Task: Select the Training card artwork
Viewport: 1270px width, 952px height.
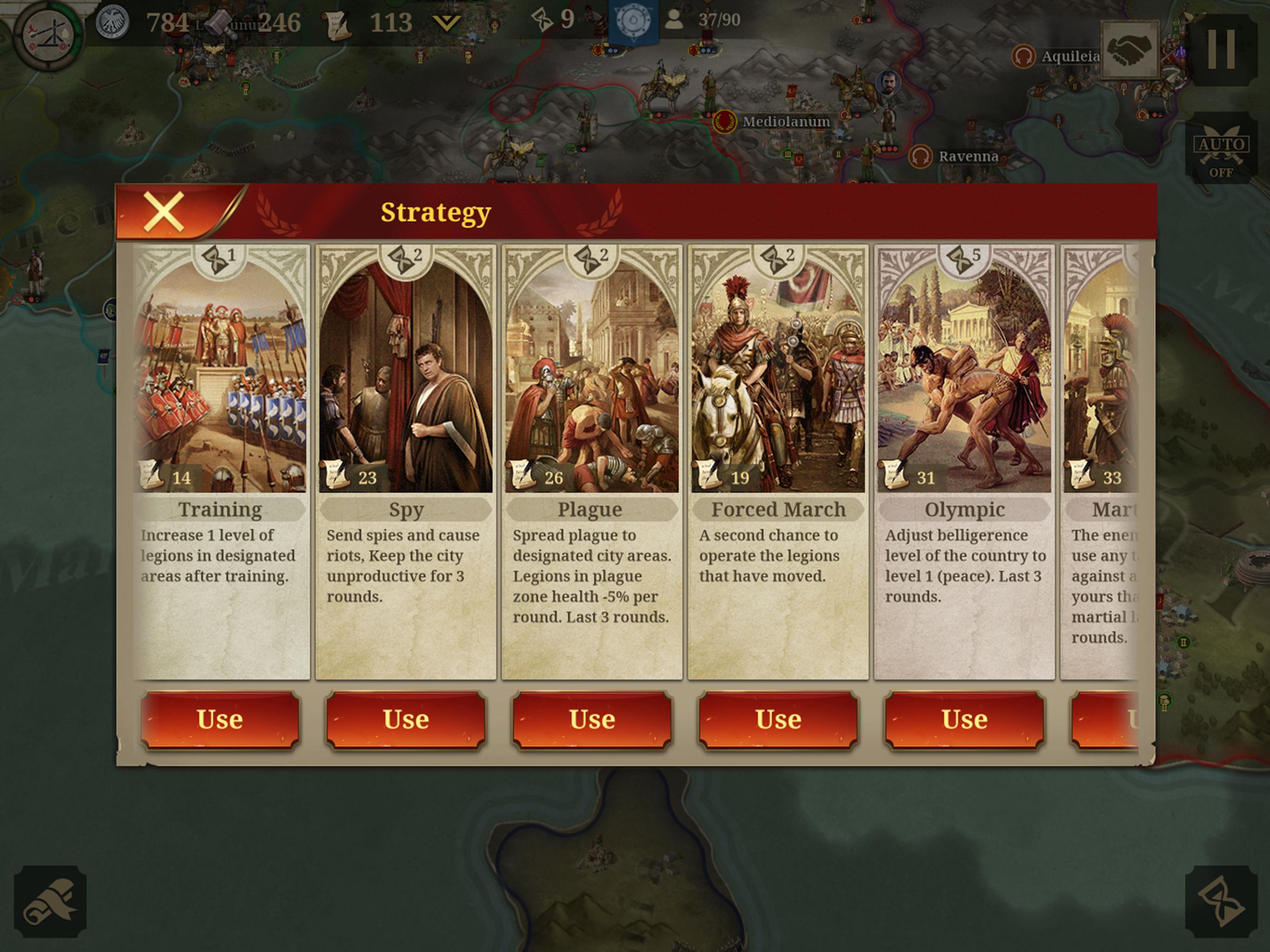Action: point(220,373)
